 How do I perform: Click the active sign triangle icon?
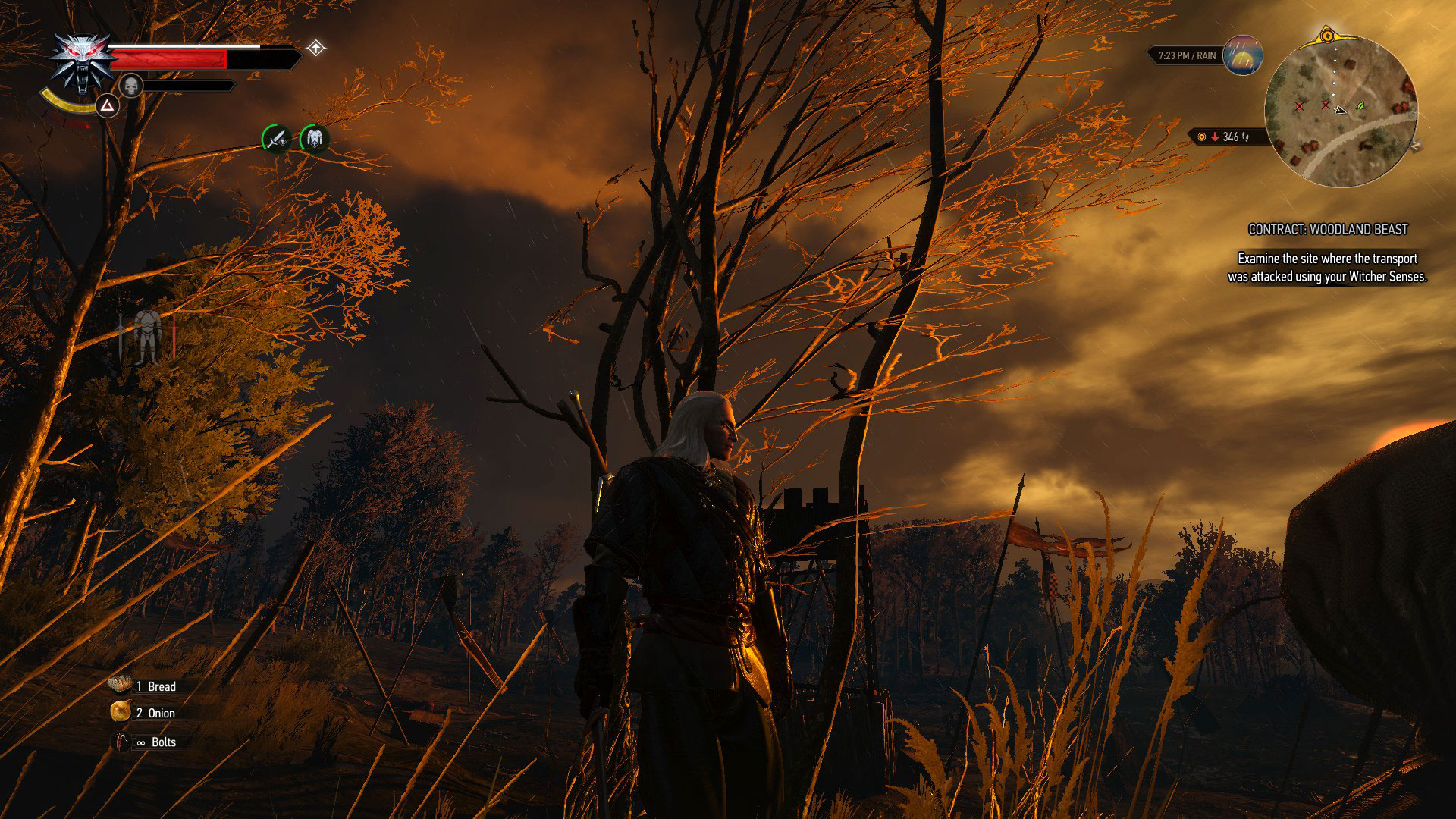click(108, 106)
